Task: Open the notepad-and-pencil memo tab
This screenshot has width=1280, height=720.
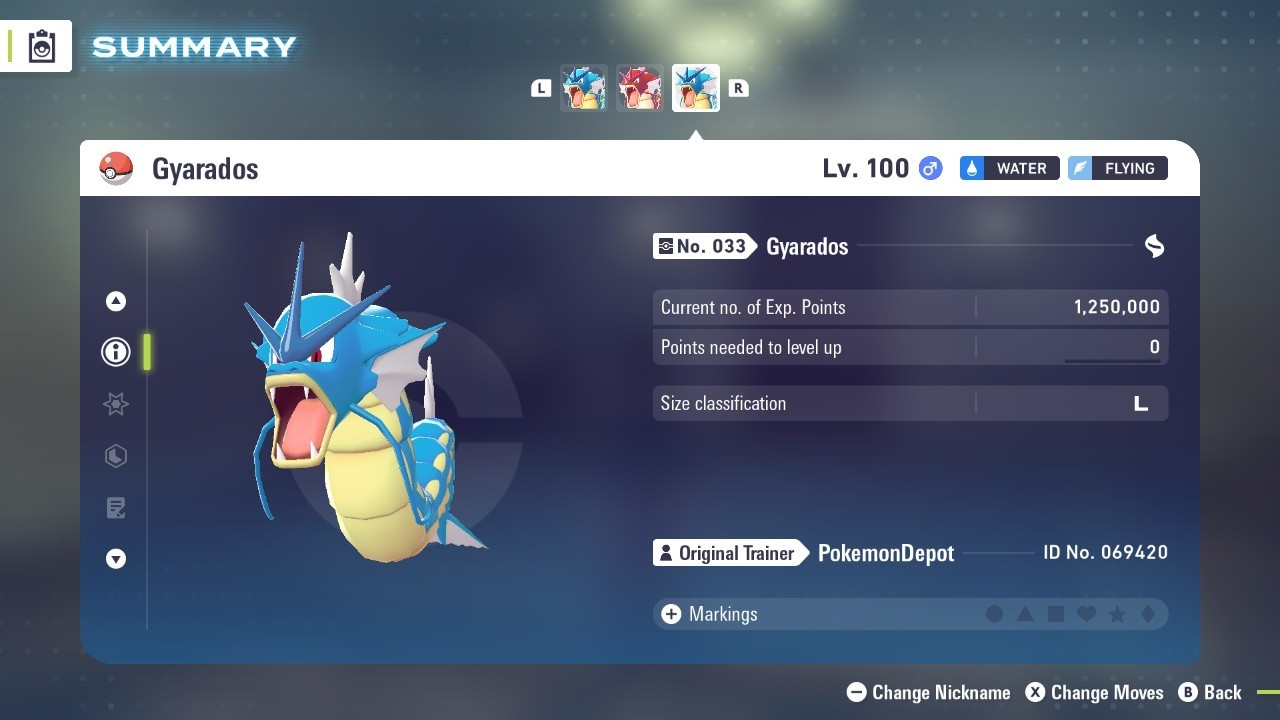Action: click(116, 508)
